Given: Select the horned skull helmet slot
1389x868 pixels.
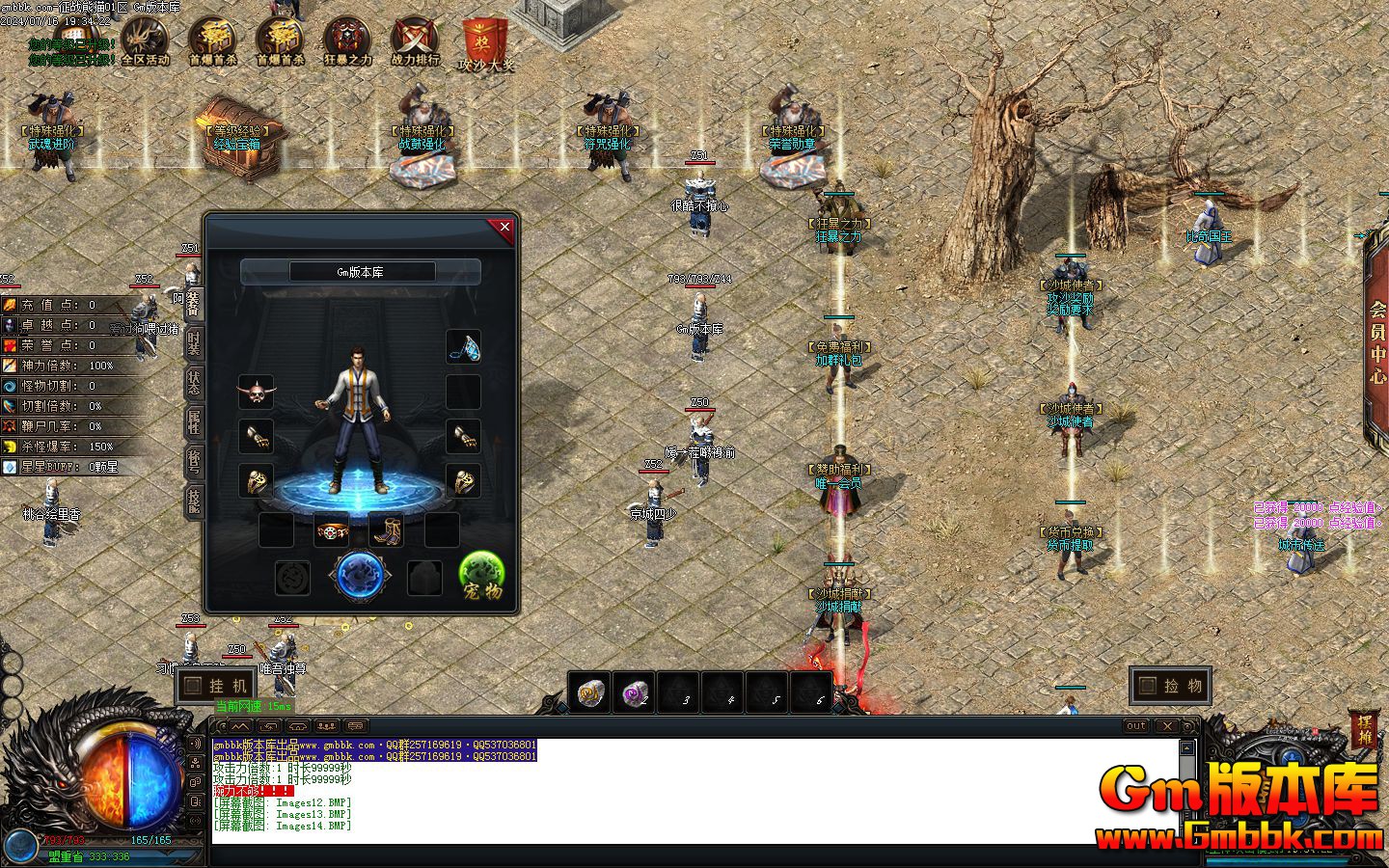Looking at the screenshot, I should click(x=256, y=393).
